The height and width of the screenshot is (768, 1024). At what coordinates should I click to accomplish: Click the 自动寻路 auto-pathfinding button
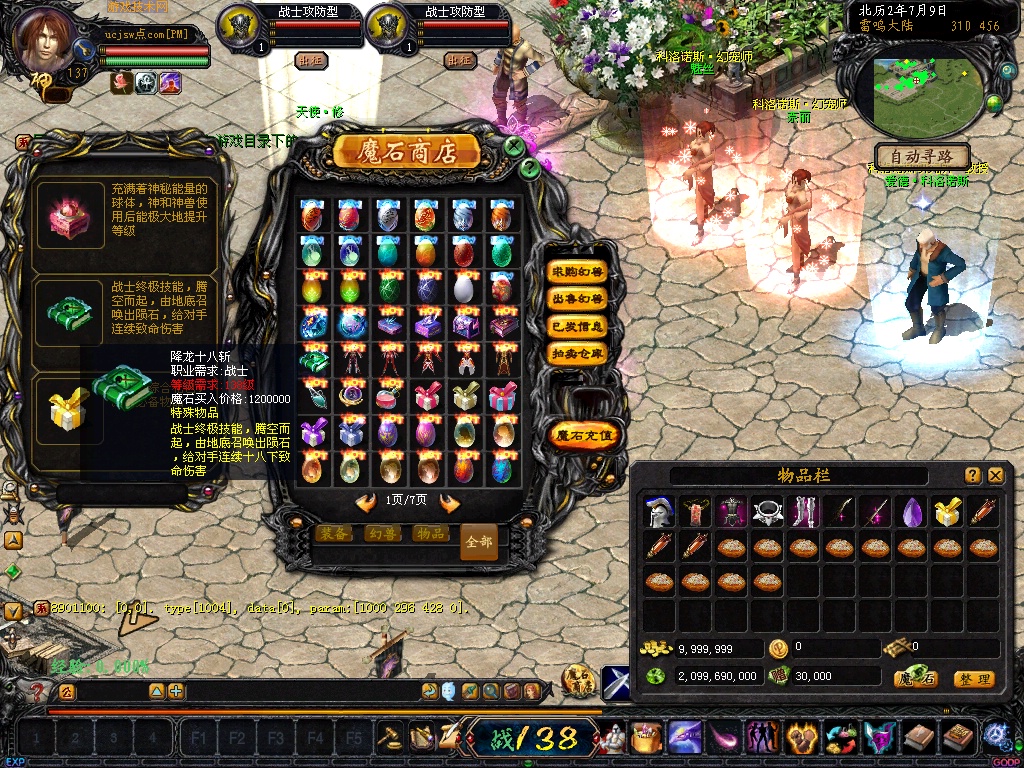(922, 157)
